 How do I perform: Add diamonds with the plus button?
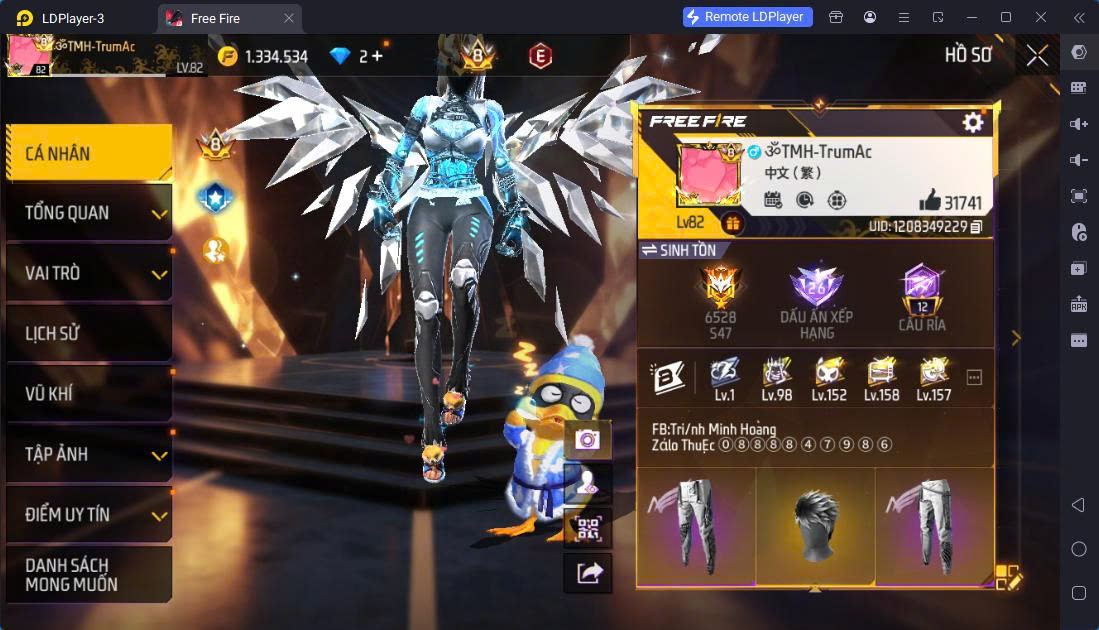(x=376, y=56)
